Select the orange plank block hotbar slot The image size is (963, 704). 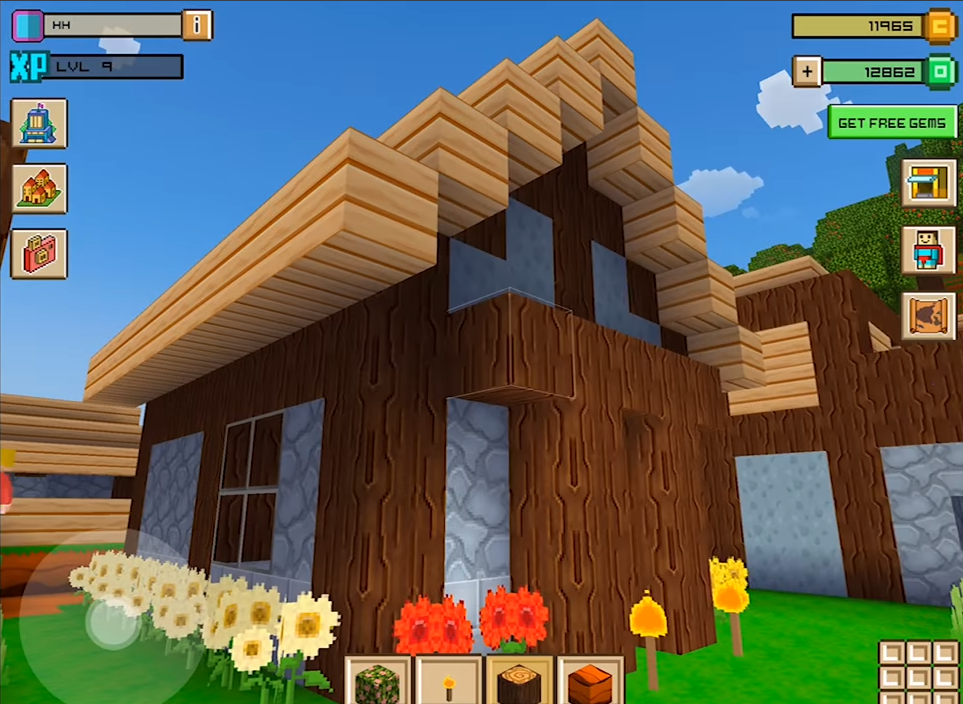pos(590,682)
